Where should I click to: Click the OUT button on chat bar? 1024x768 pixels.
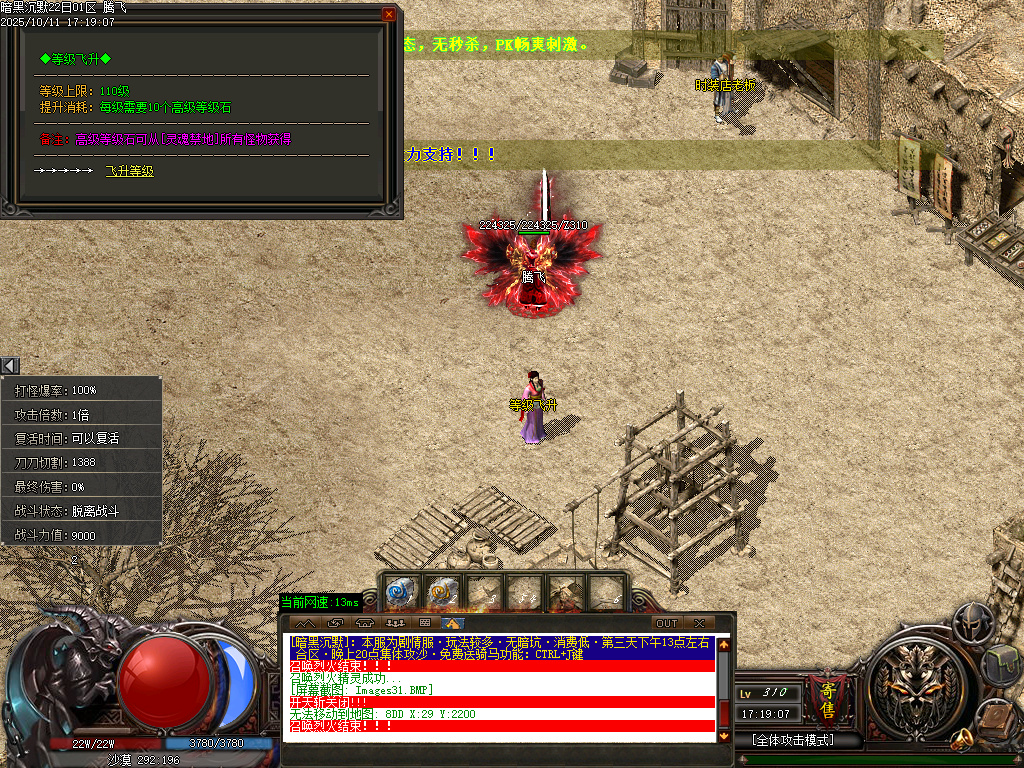[666, 624]
